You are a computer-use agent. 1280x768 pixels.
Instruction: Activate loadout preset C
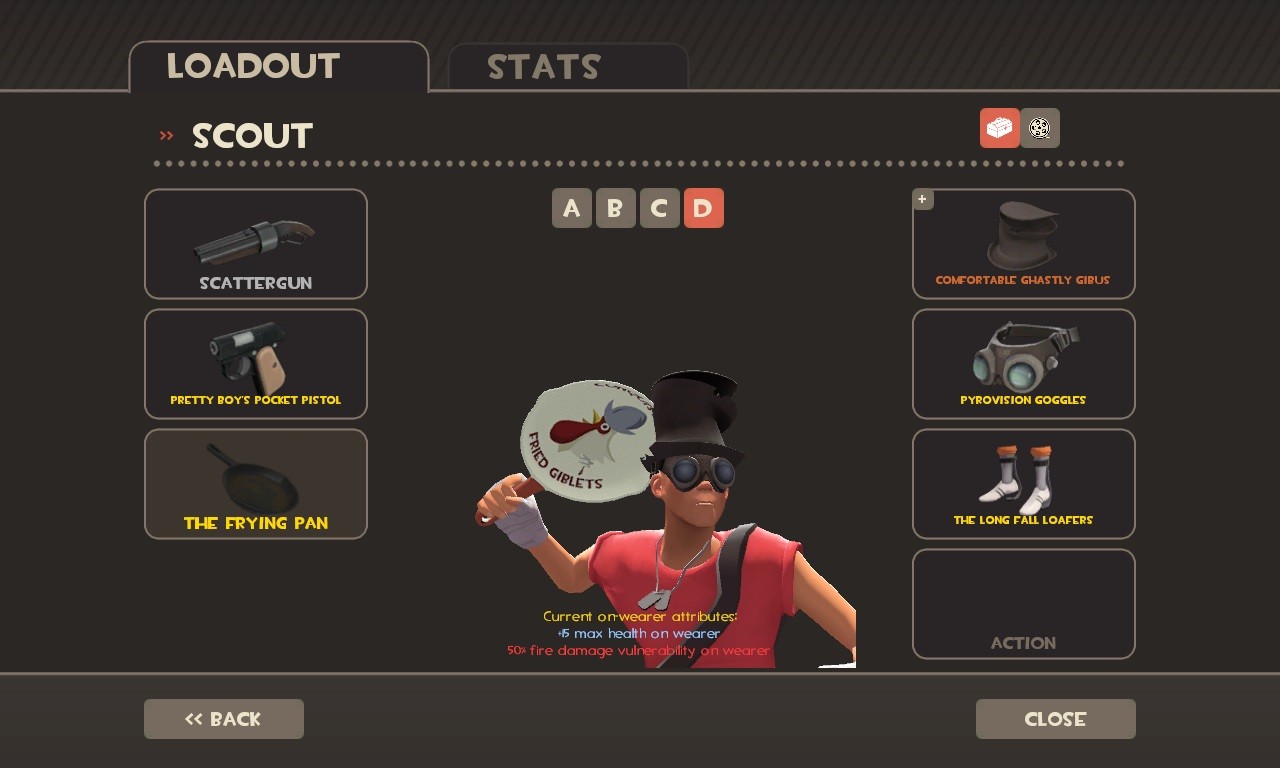(660, 208)
